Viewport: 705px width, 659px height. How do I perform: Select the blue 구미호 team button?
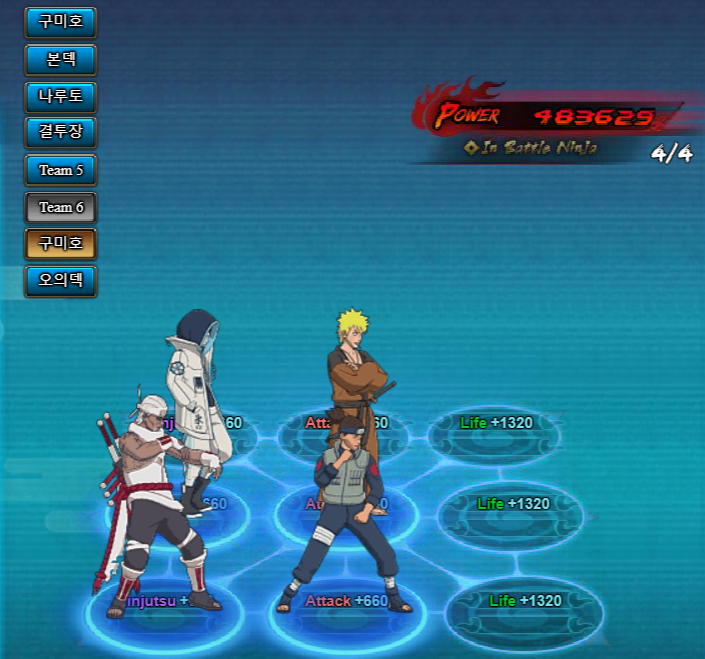(x=60, y=22)
